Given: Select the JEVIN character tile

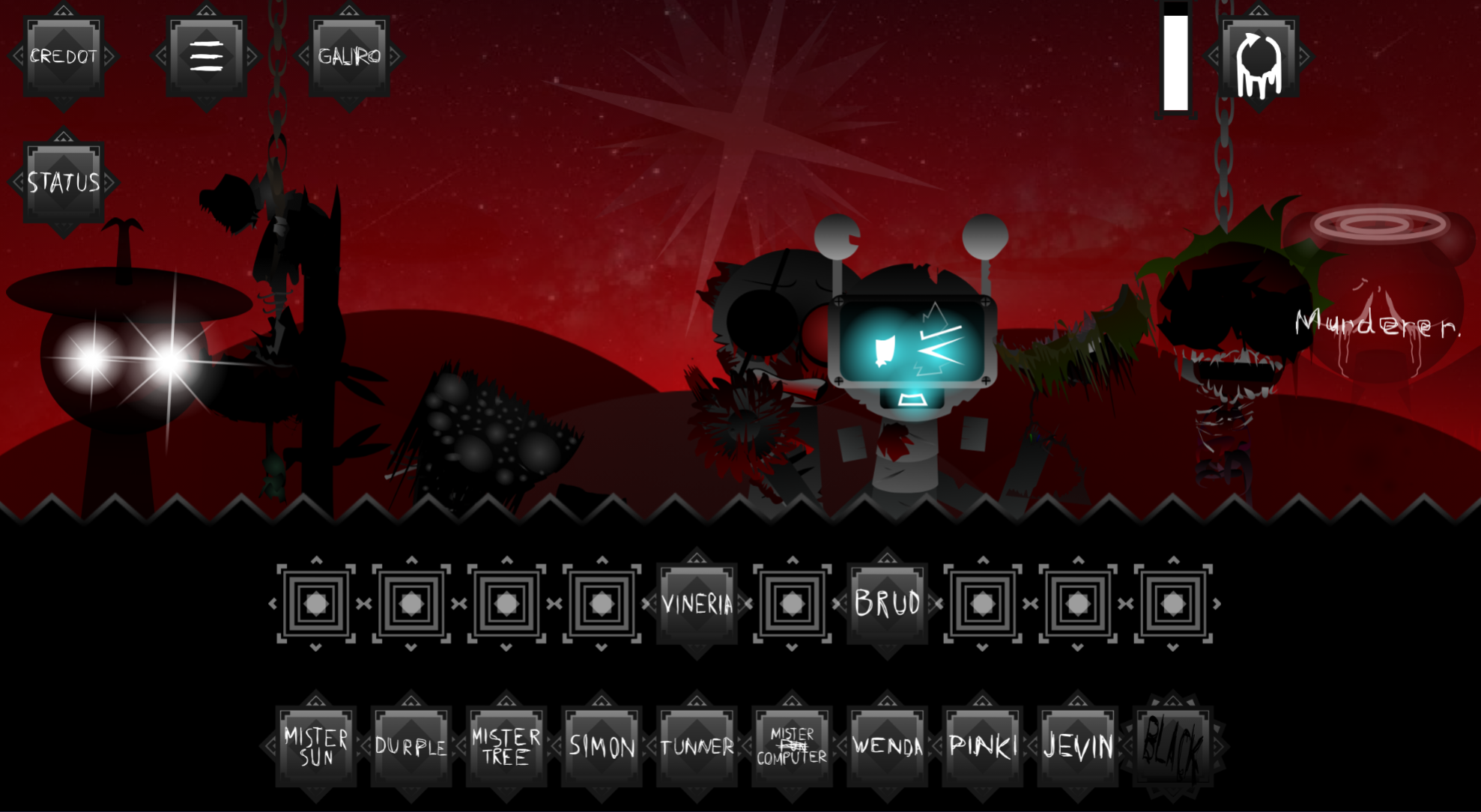Looking at the screenshot, I should tap(1077, 746).
